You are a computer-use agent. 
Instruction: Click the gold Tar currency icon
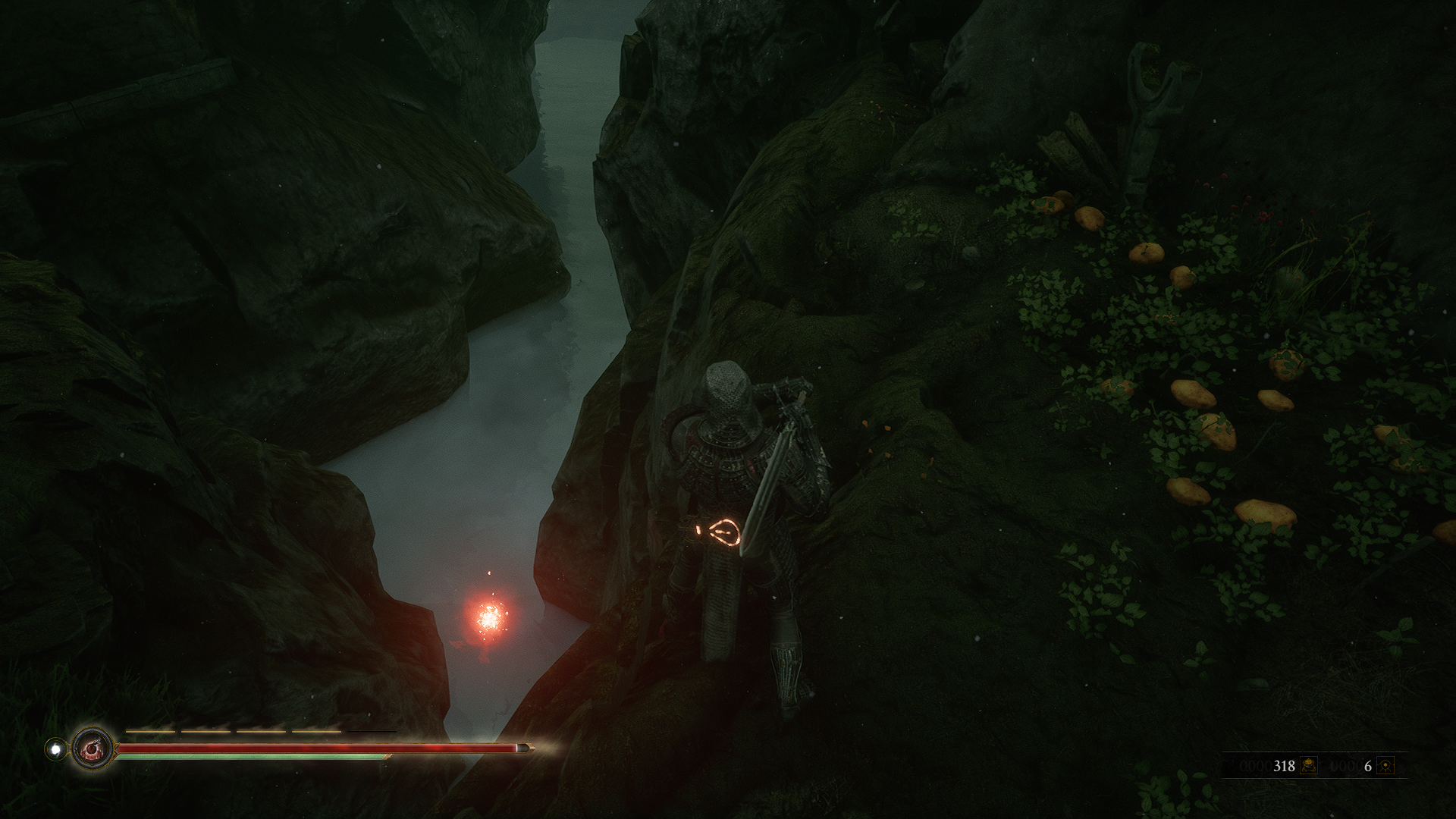(1308, 766)
